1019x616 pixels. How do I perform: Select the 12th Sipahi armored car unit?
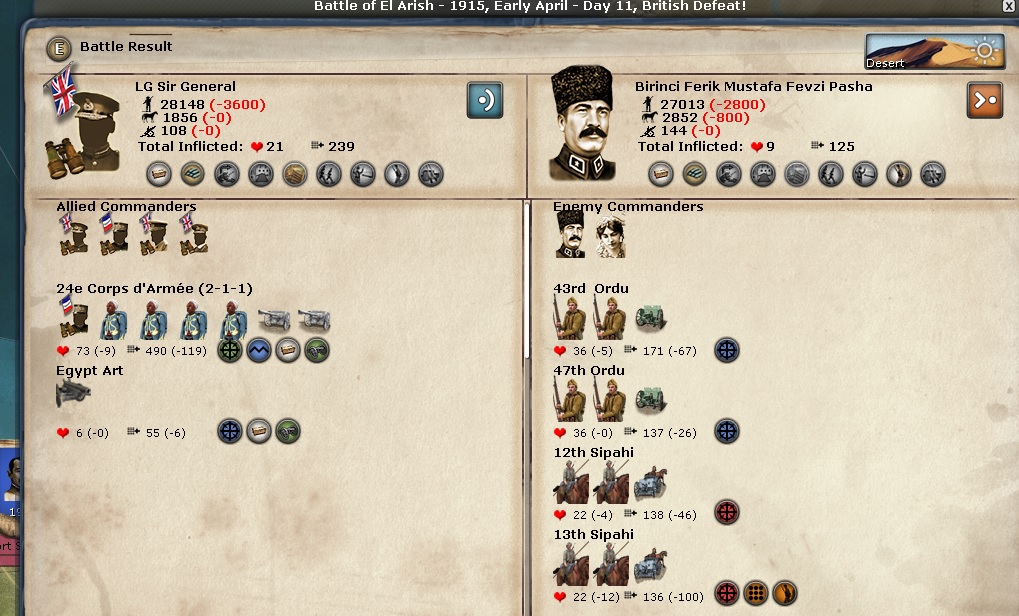(650, 483)
